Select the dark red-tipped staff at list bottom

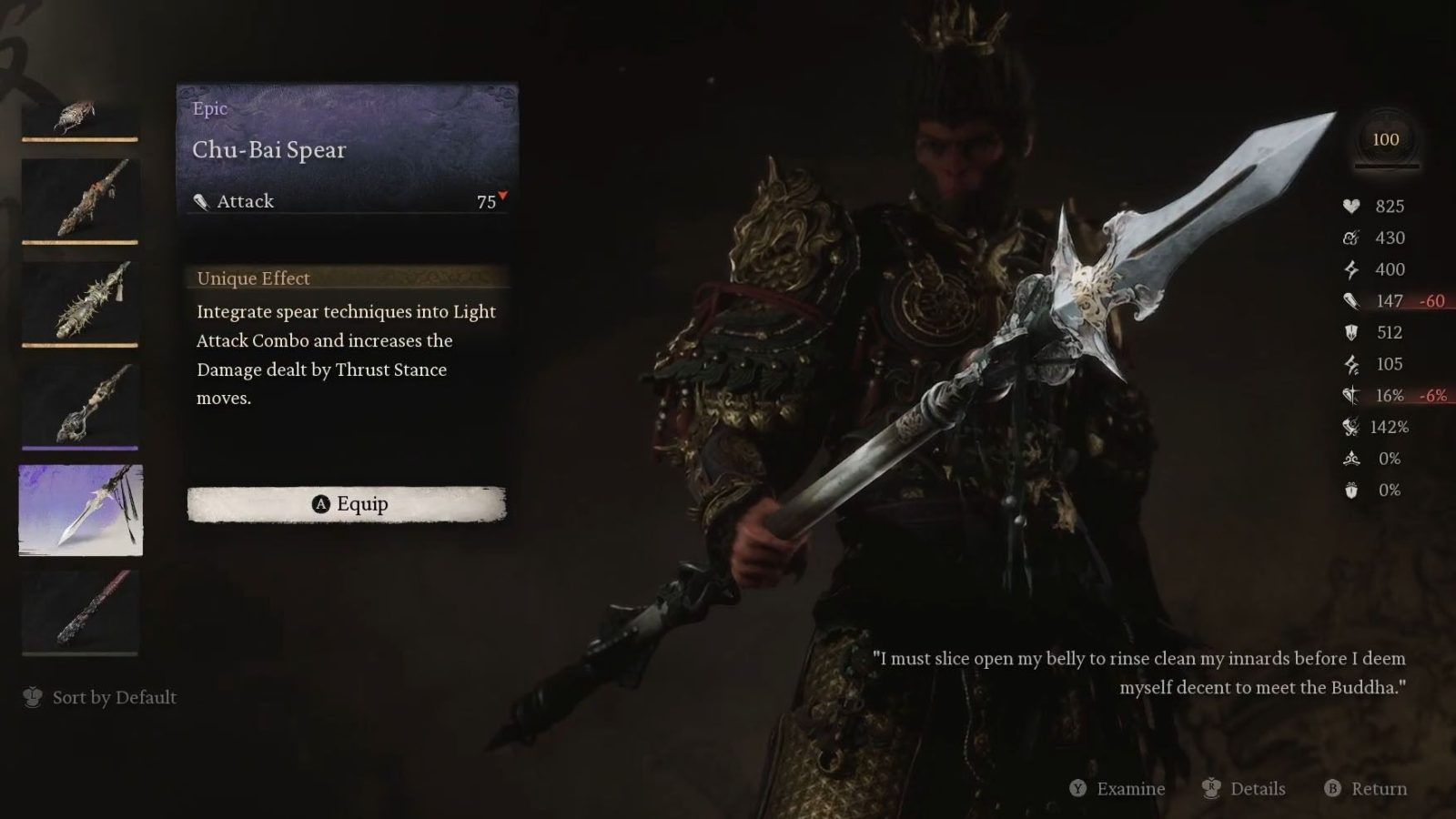click(80, 612)
